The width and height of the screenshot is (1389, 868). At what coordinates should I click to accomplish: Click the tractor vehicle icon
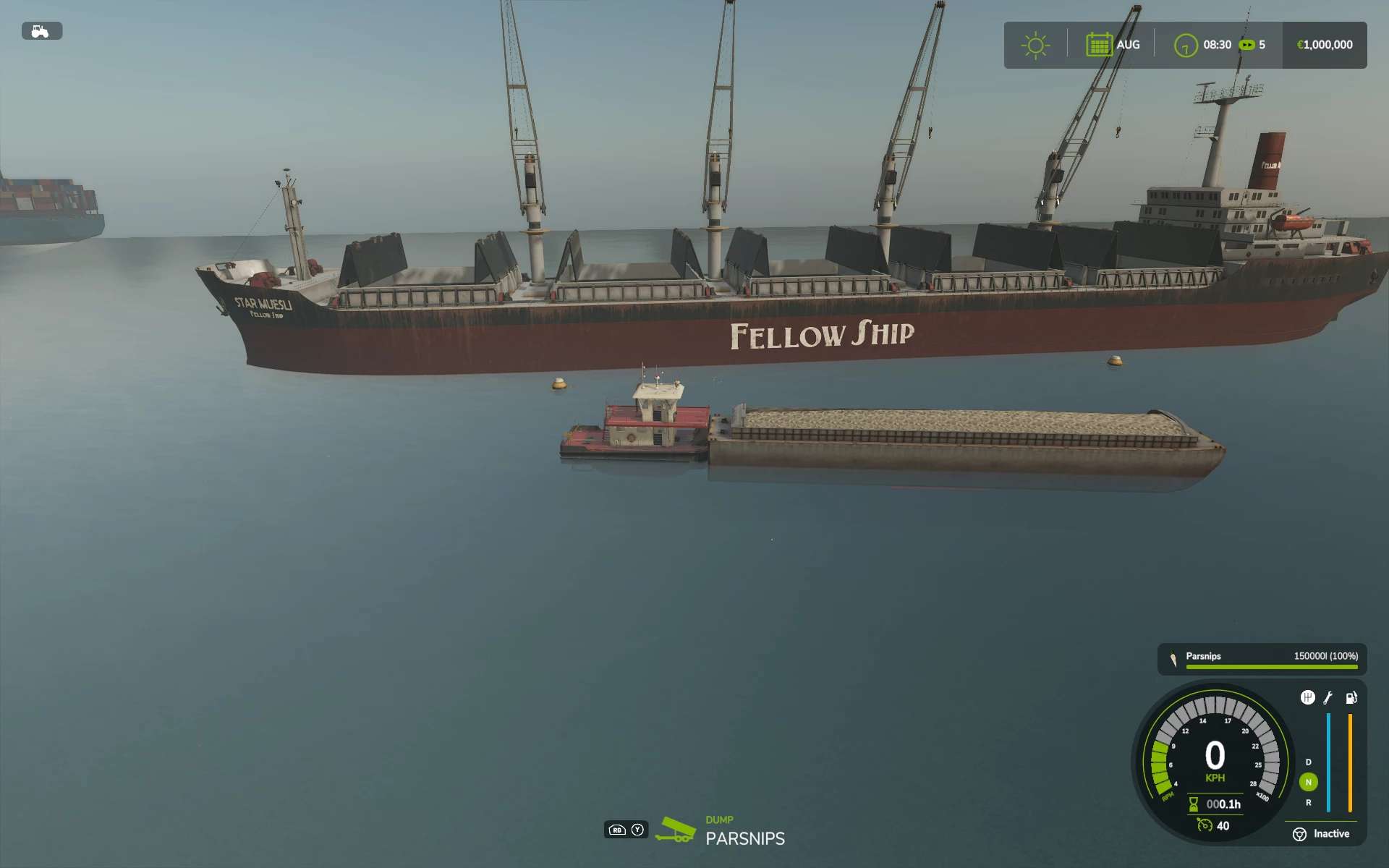(41, 31)
